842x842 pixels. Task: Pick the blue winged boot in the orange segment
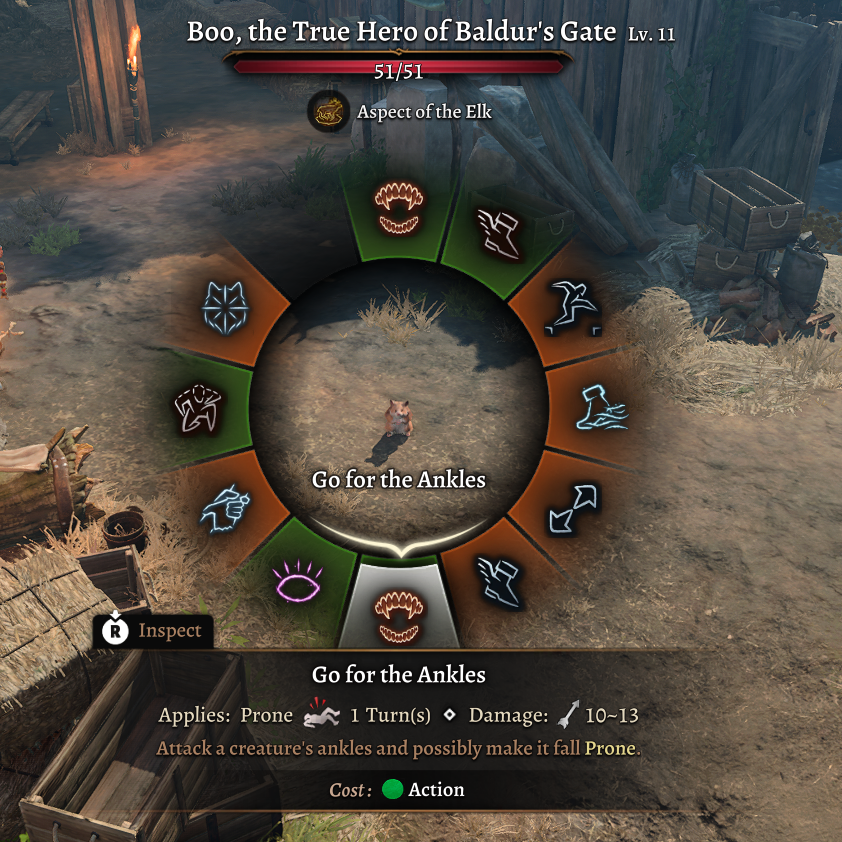499,581
